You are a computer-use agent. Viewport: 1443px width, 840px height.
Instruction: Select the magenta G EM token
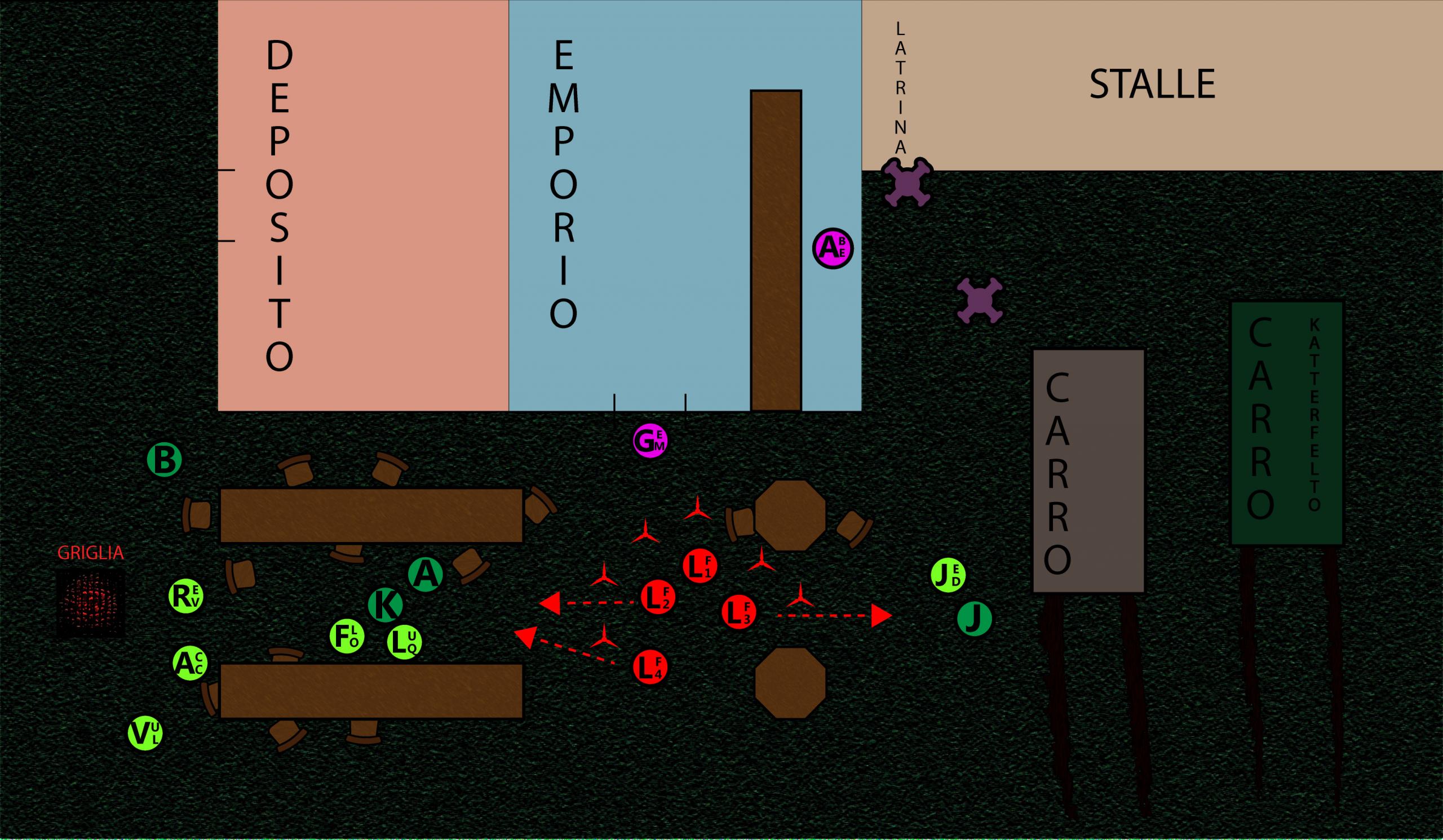[x=650, y=441]
